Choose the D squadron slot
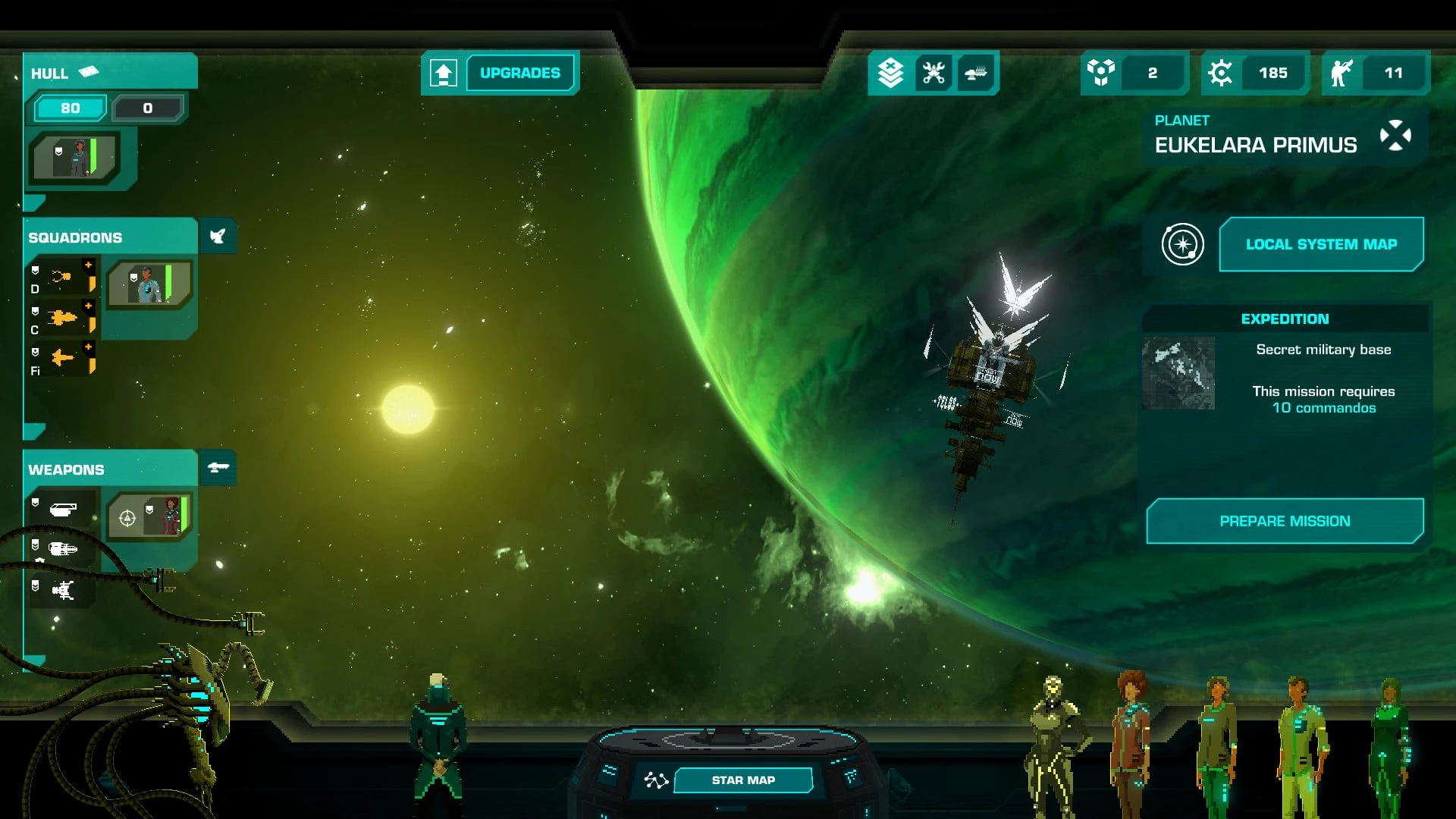 click(64, 278)
